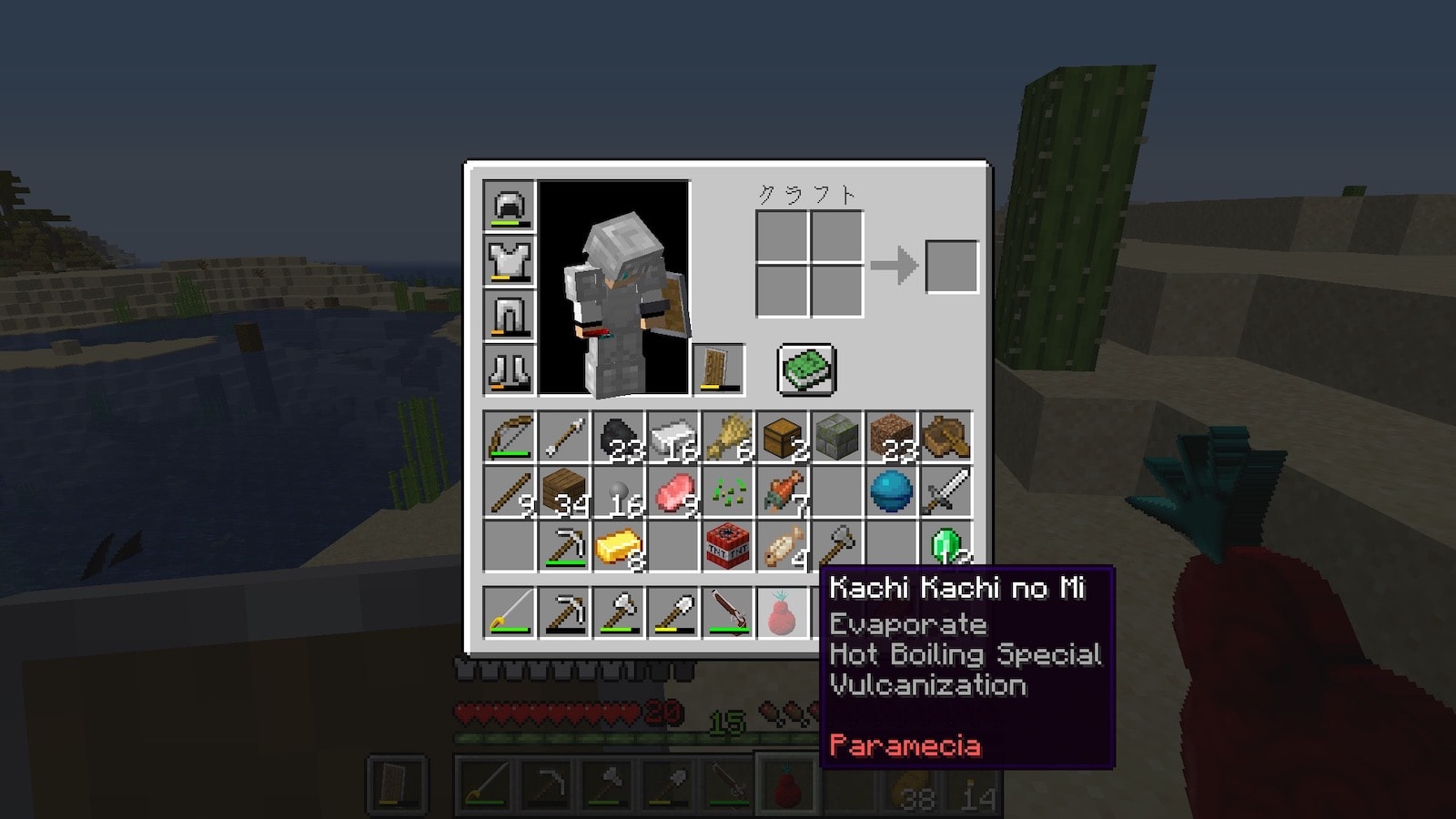This screenshot has width=1456, height=819.
Task: Select the dirt block stack
Action: [x=892, y=438]
